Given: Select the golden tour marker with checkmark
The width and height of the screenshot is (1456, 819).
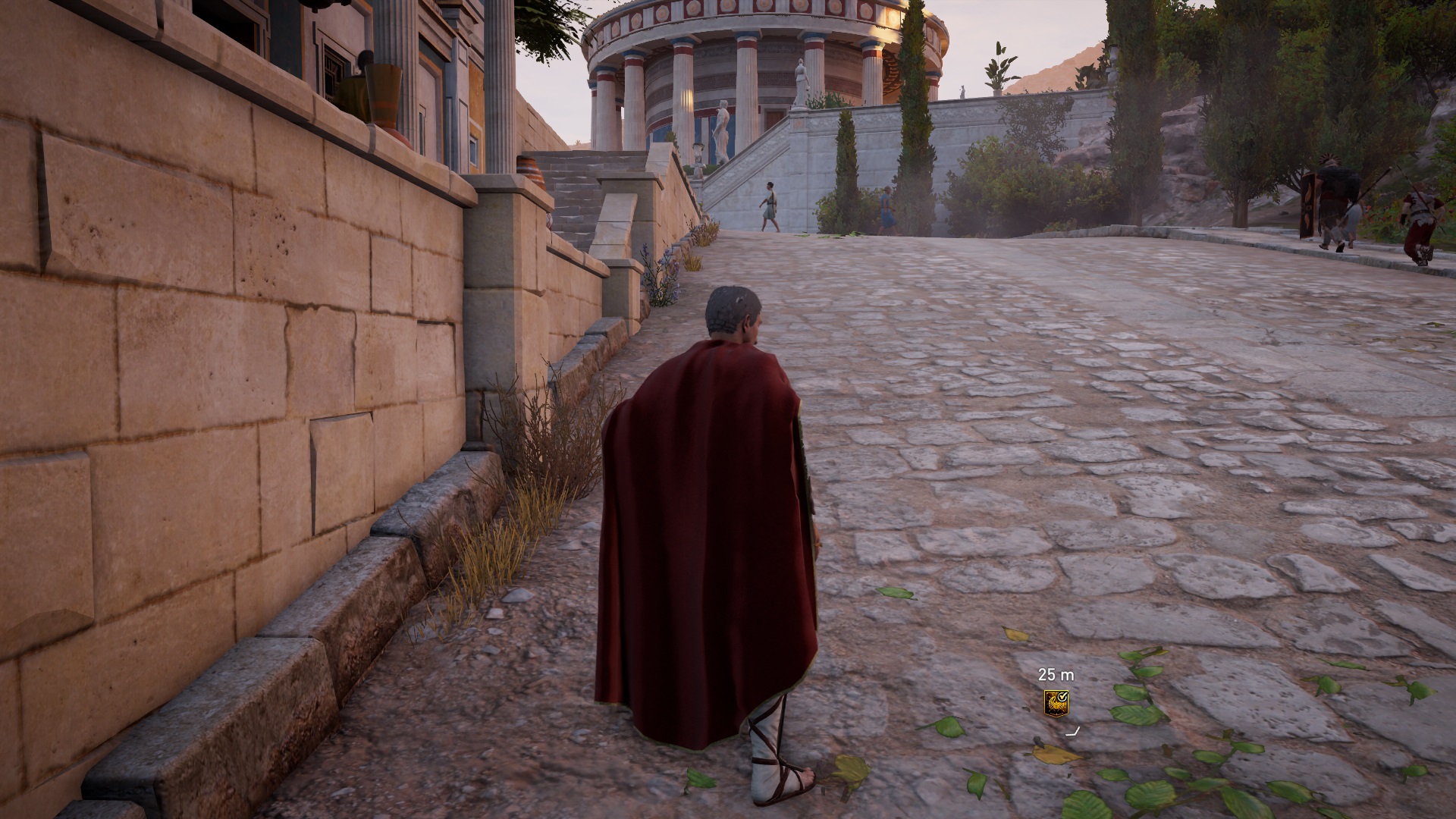Looking at the screenshot, I should point(1056,702).
